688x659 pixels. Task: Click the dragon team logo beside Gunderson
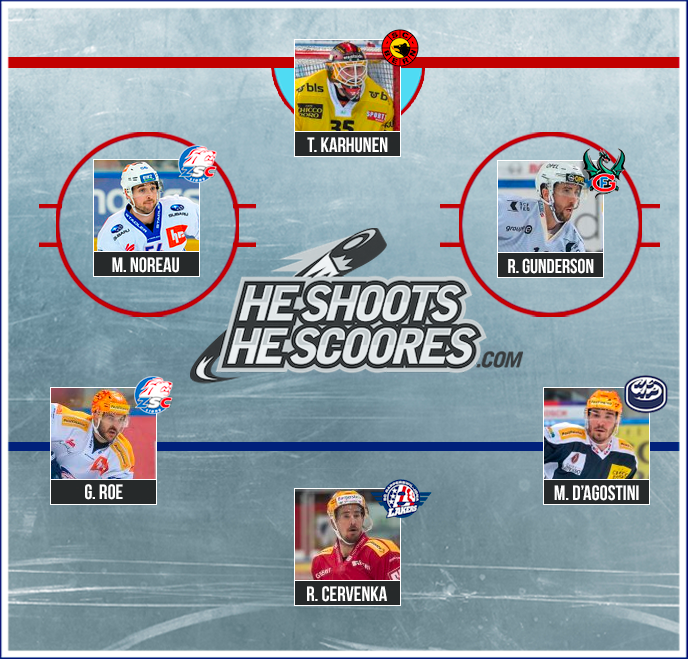pos(603,172)
